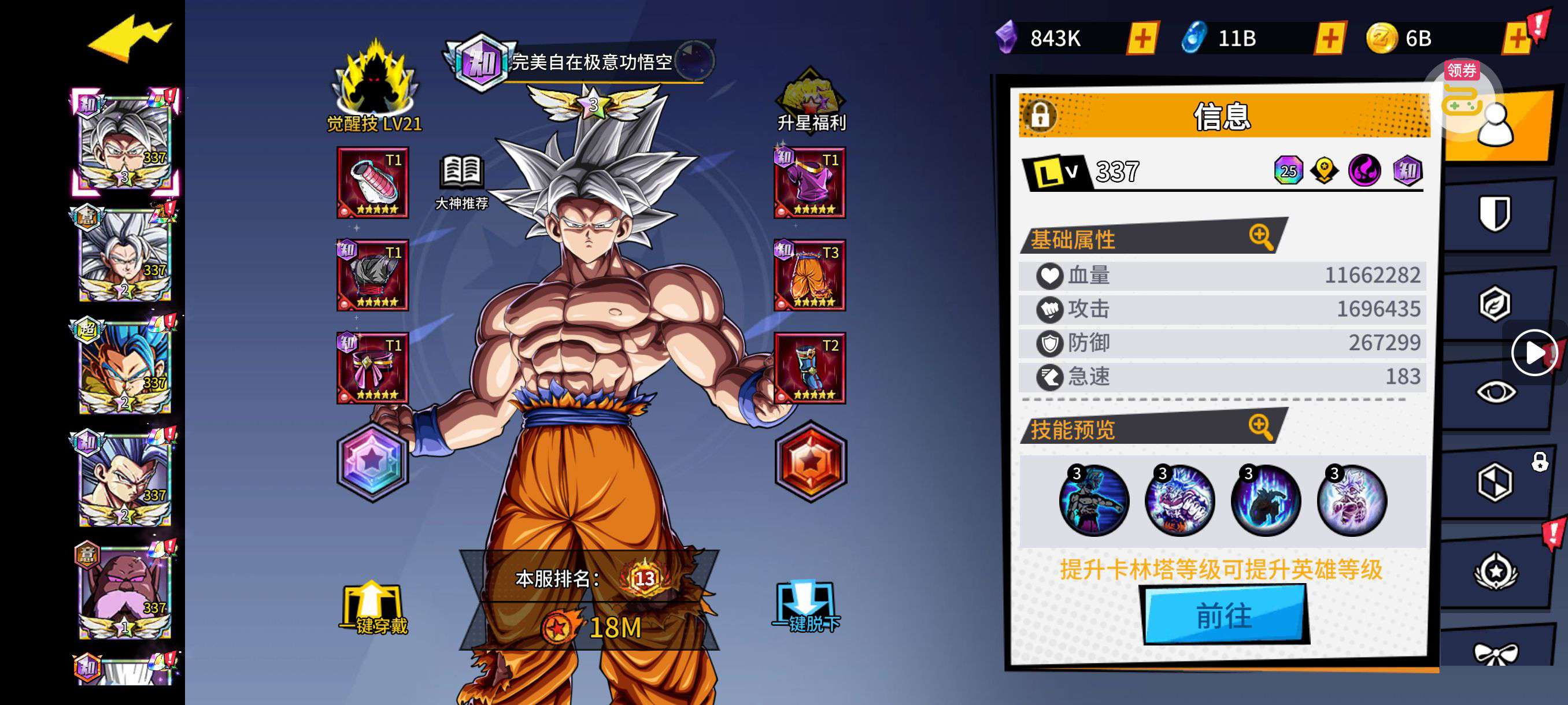Select the purple shirt equipment slot
The height and width of the screenshot is (705, 1568).
tap(809, 183)
